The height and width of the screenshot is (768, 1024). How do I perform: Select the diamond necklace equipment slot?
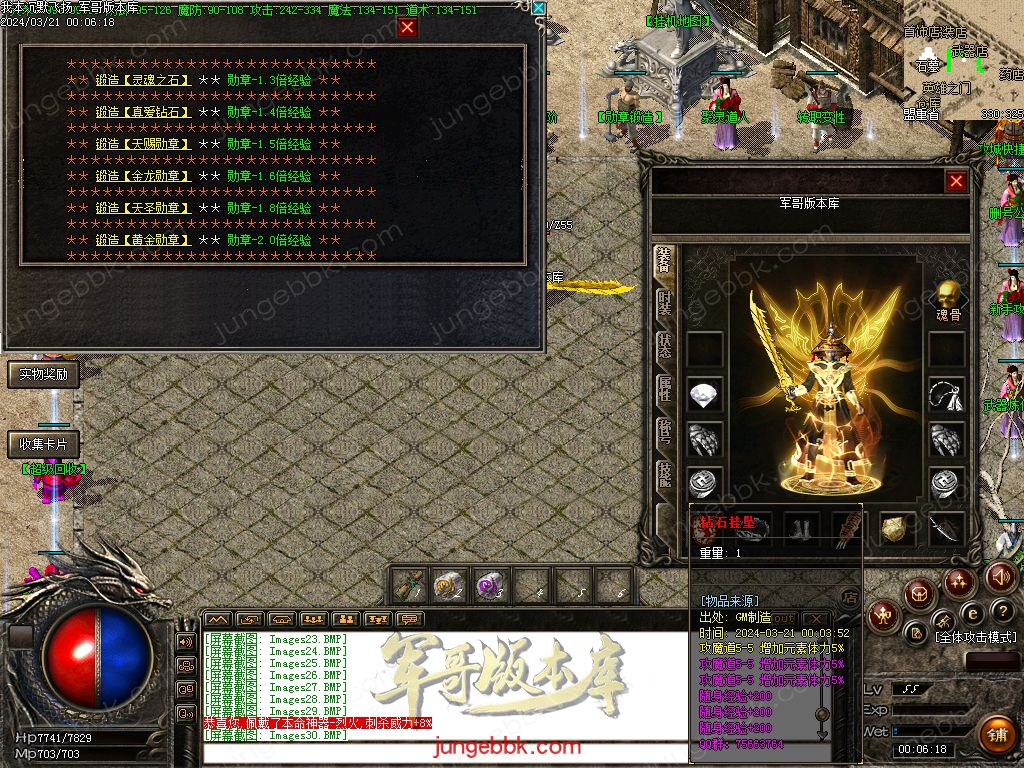(705, 394)
